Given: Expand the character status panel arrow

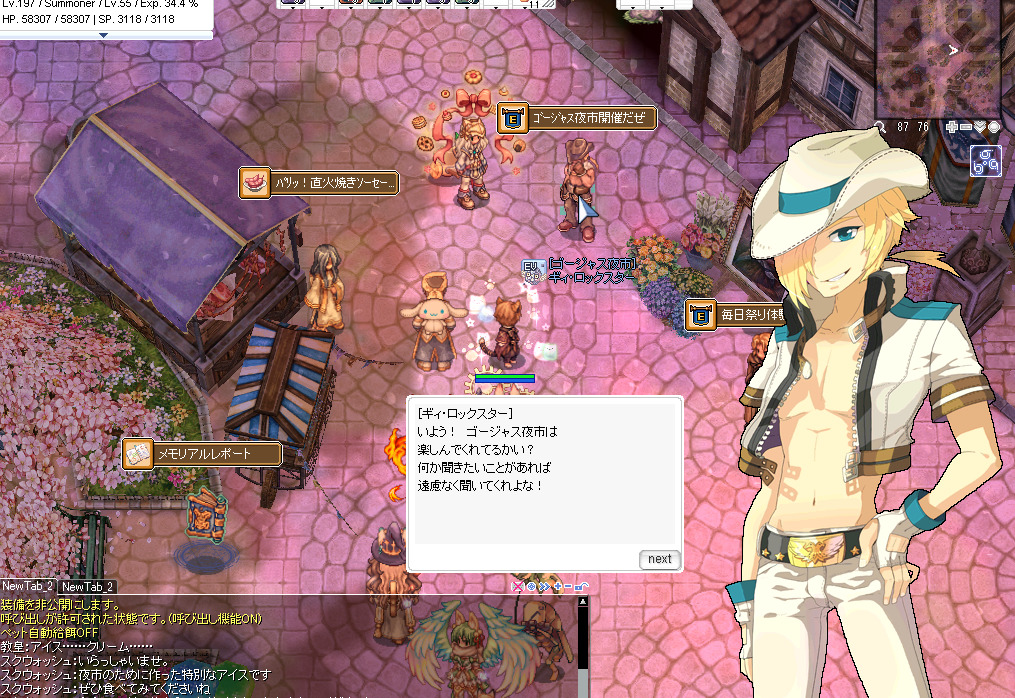Looking at the screenshot, I should click(x=105, y=35).
